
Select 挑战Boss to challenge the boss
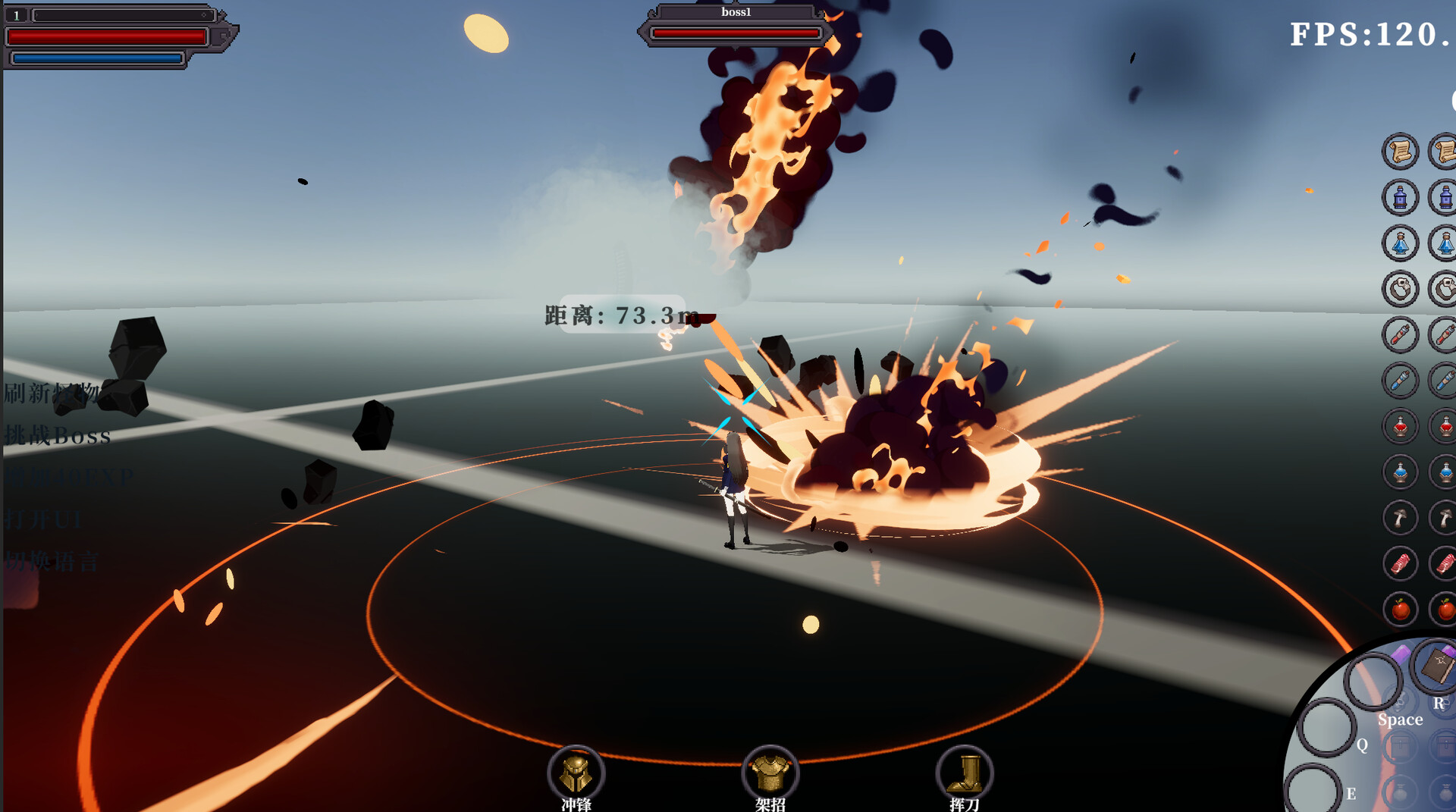[x=58, y=435]
